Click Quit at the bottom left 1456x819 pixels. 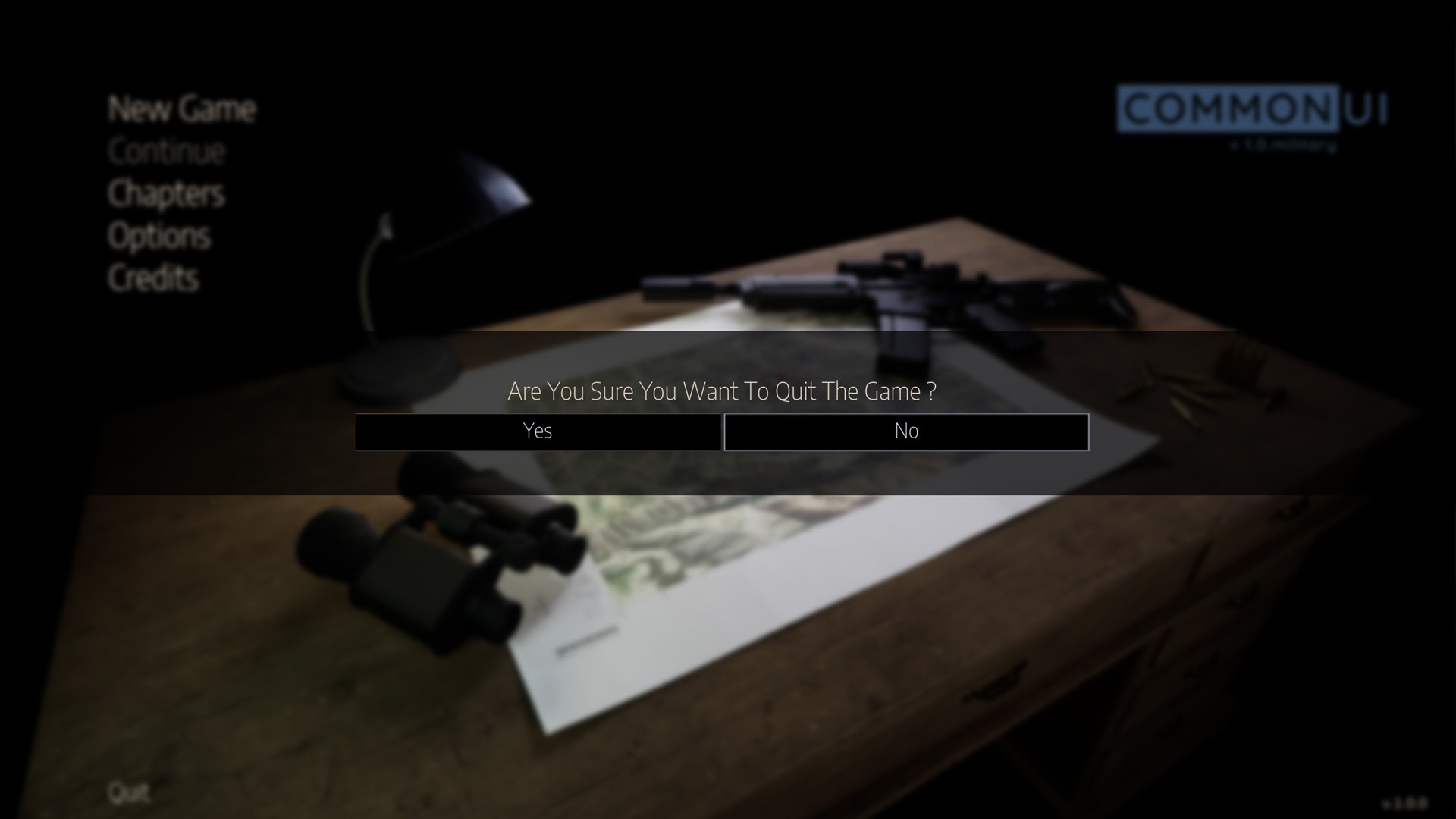129,793
